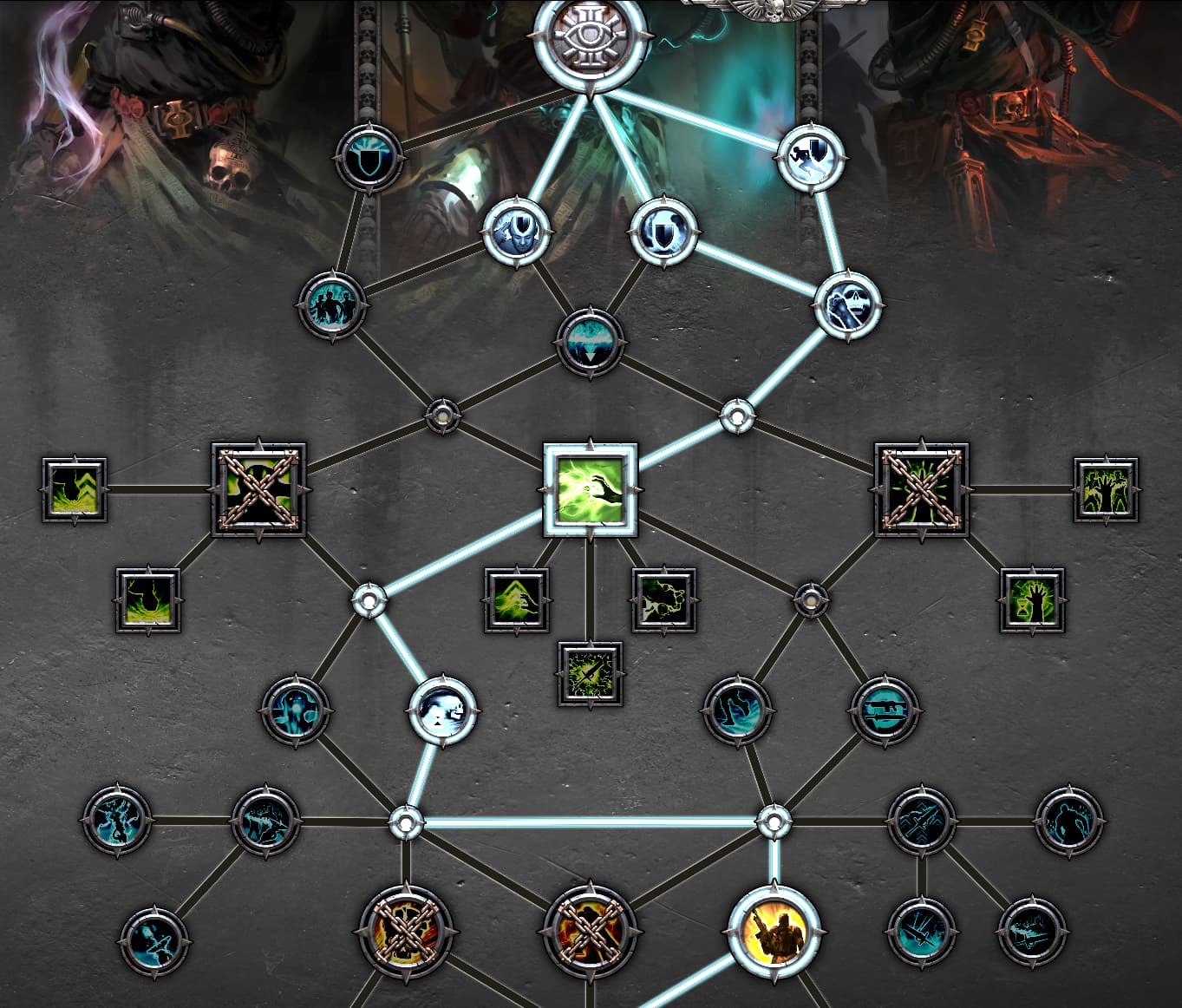Choose the green triangle chevron square modifier
1182x1008 pixels.
coord(517,600)
